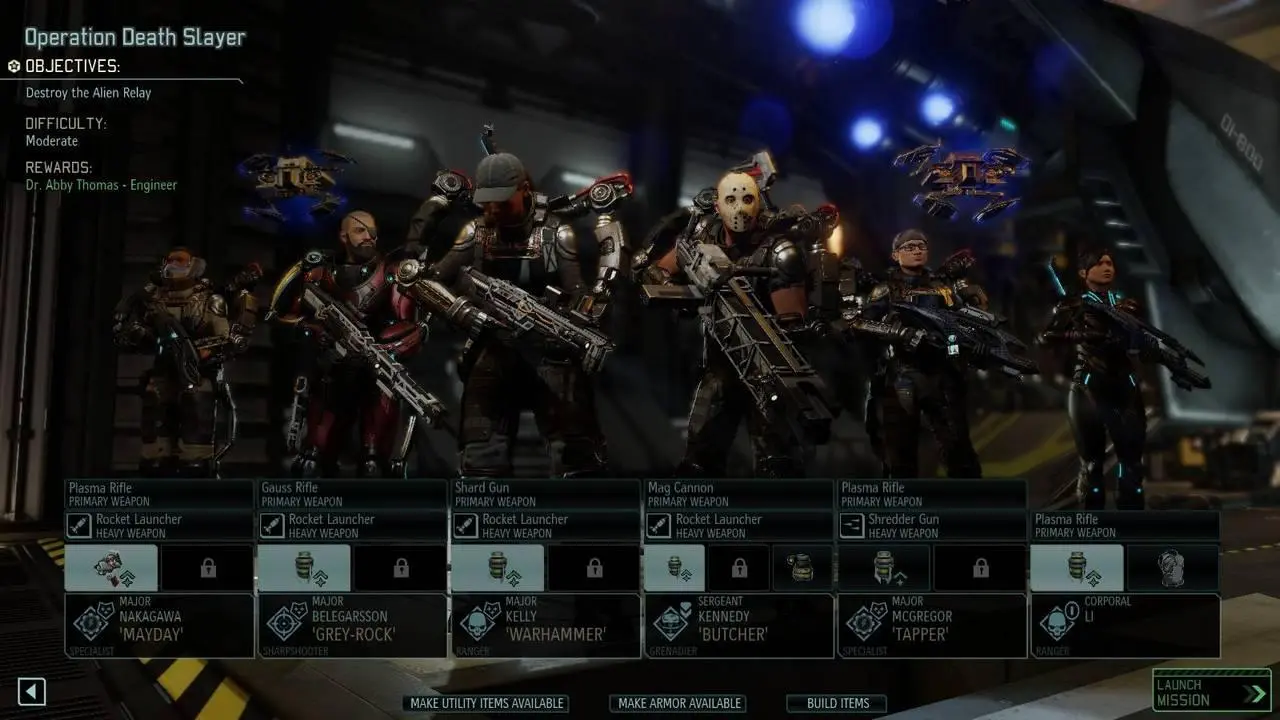The width and height of the screenshot is (1280, 720).
Task: Select soldier Belegarsson 'Grey-Rock' card
Action: pos(352,626)
